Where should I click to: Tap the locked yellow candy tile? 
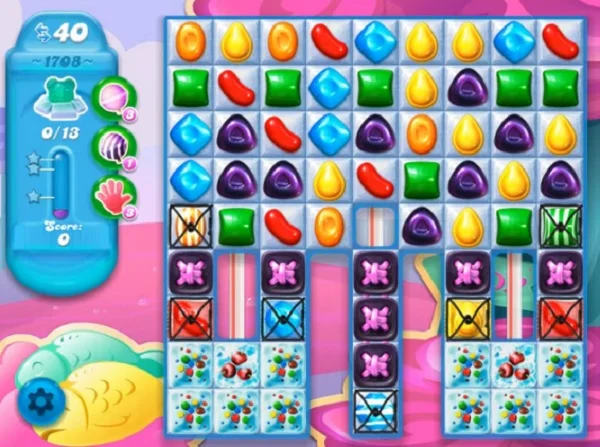pyautogui.click(x=466, y=317)
